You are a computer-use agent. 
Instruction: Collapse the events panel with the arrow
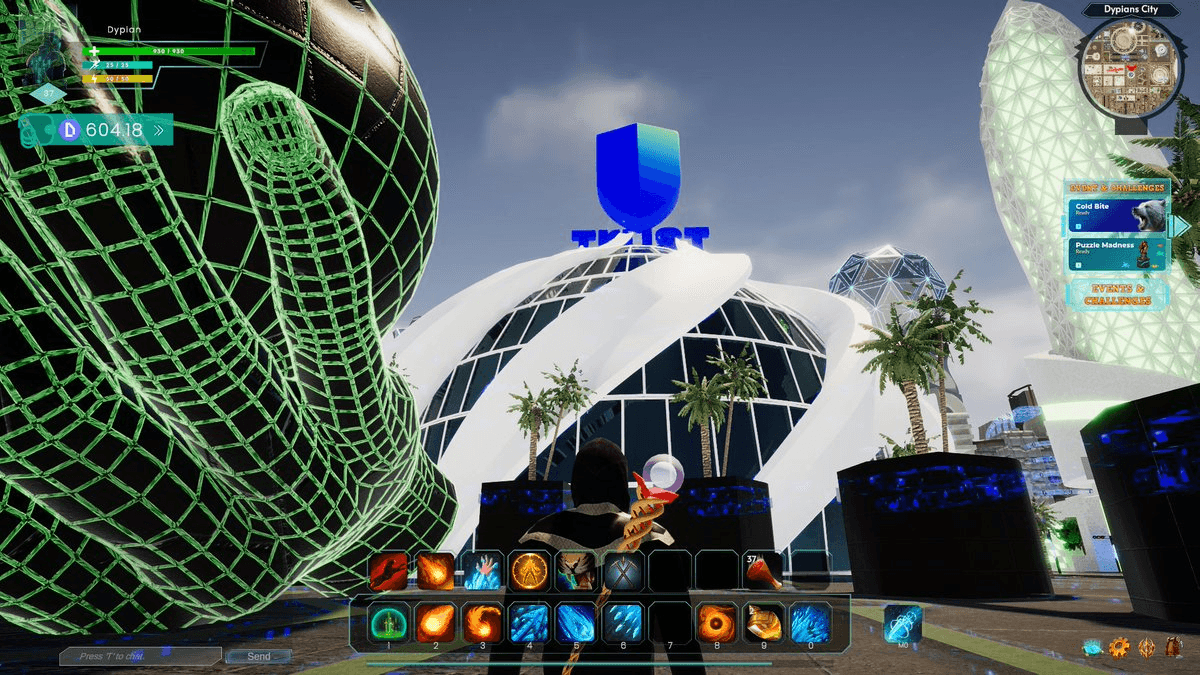coord(1180,226)
